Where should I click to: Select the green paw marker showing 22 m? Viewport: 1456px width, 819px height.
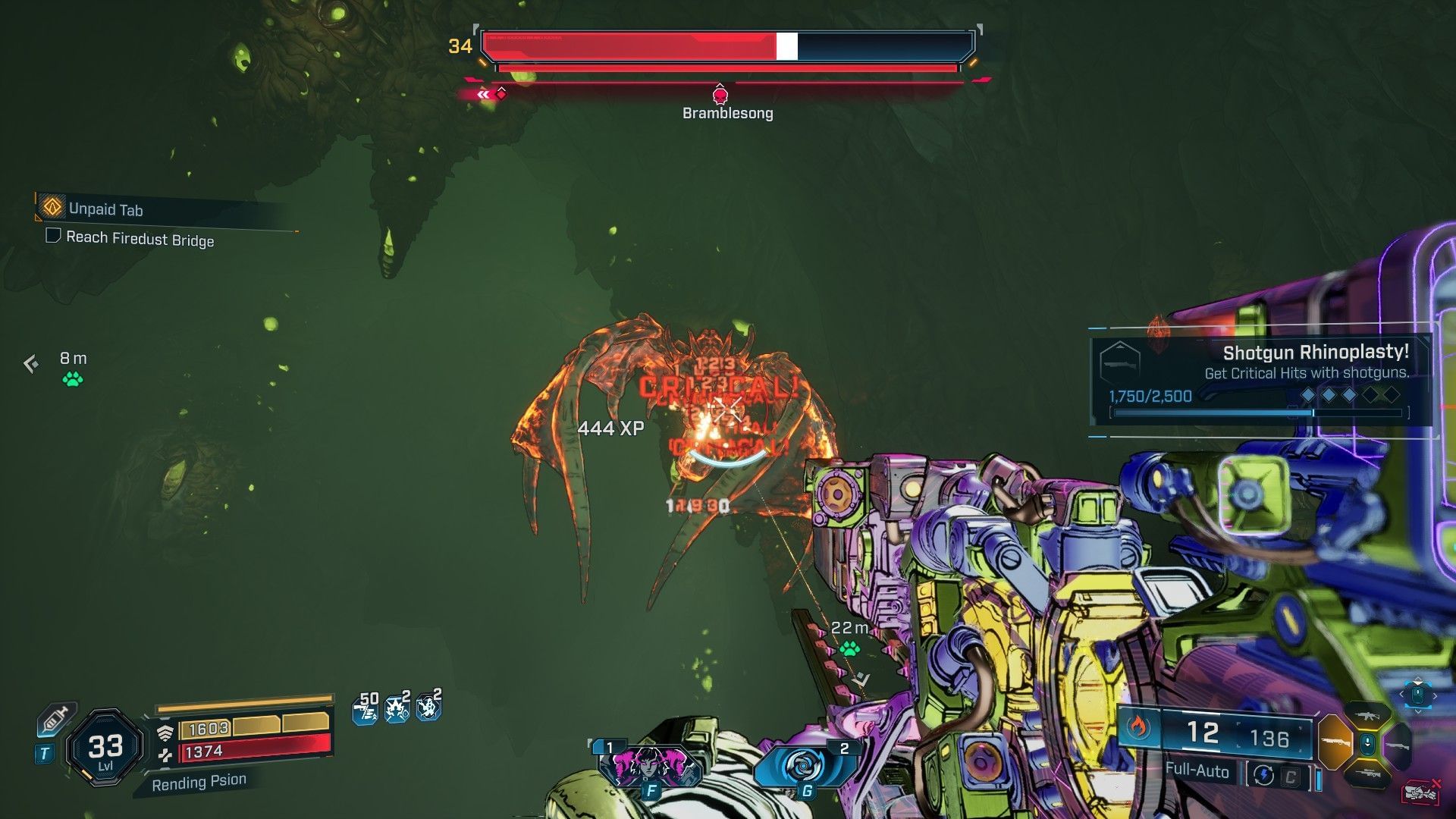[849, 648]
